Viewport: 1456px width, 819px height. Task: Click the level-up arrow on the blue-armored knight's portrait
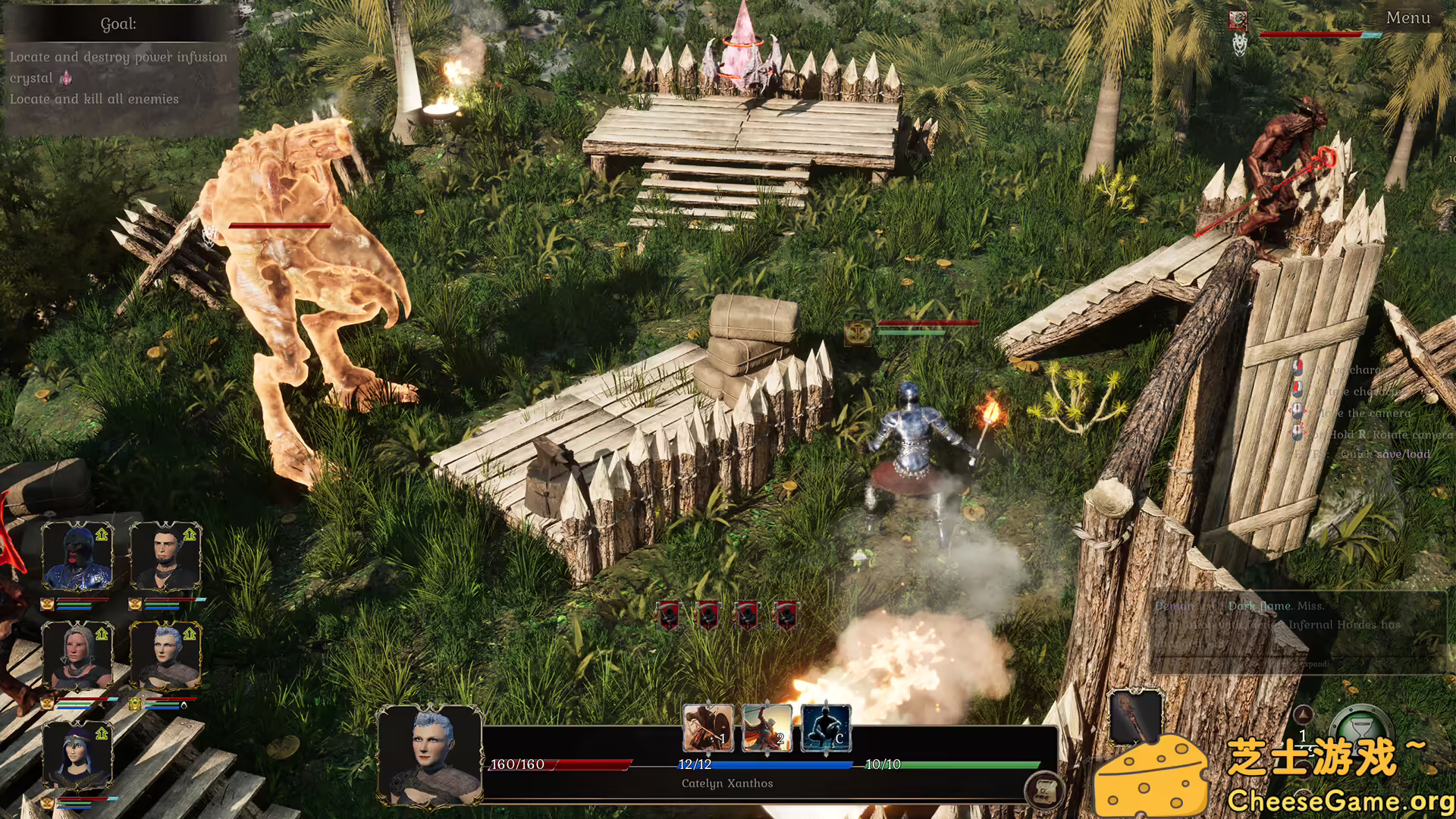tap(101, 534)
